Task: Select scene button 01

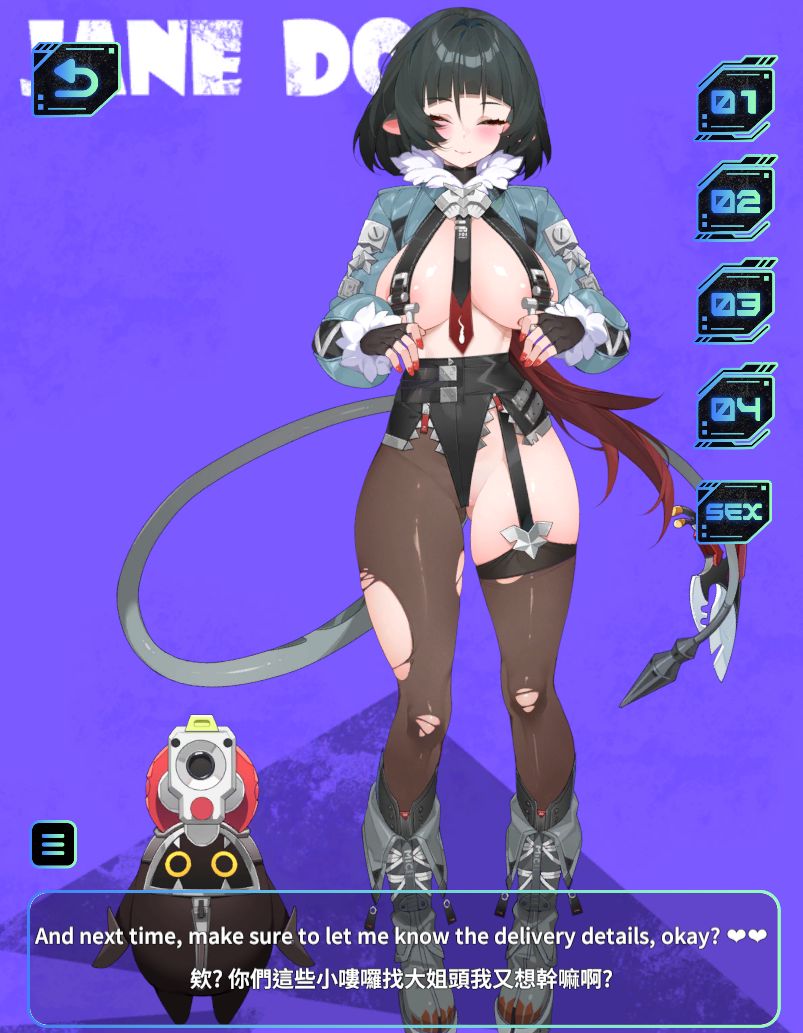Action: click(x=736, y=101)
